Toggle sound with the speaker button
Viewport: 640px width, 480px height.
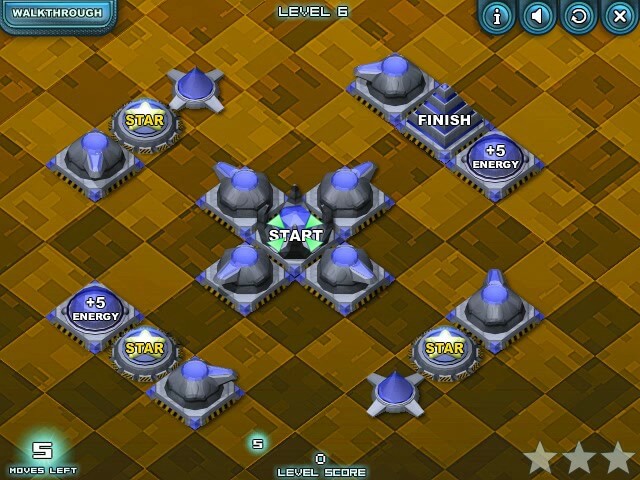pyautogui.click(x=539, y=16)
